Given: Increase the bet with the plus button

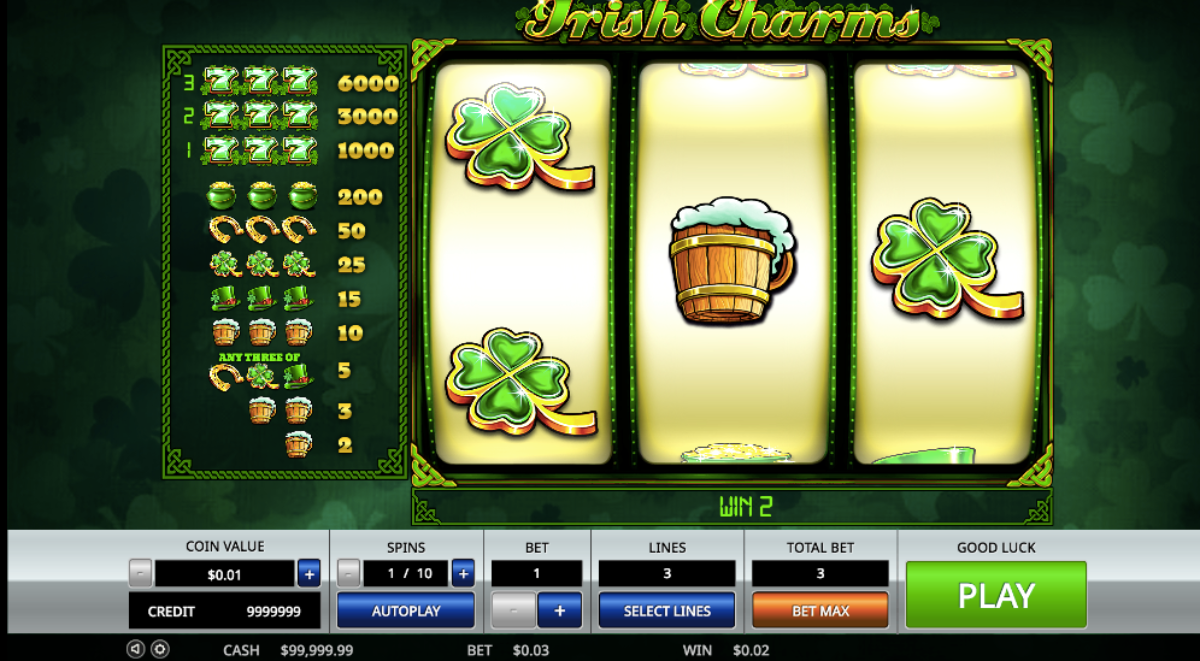Looking at the screenshot, I should [x=560, y=610].
